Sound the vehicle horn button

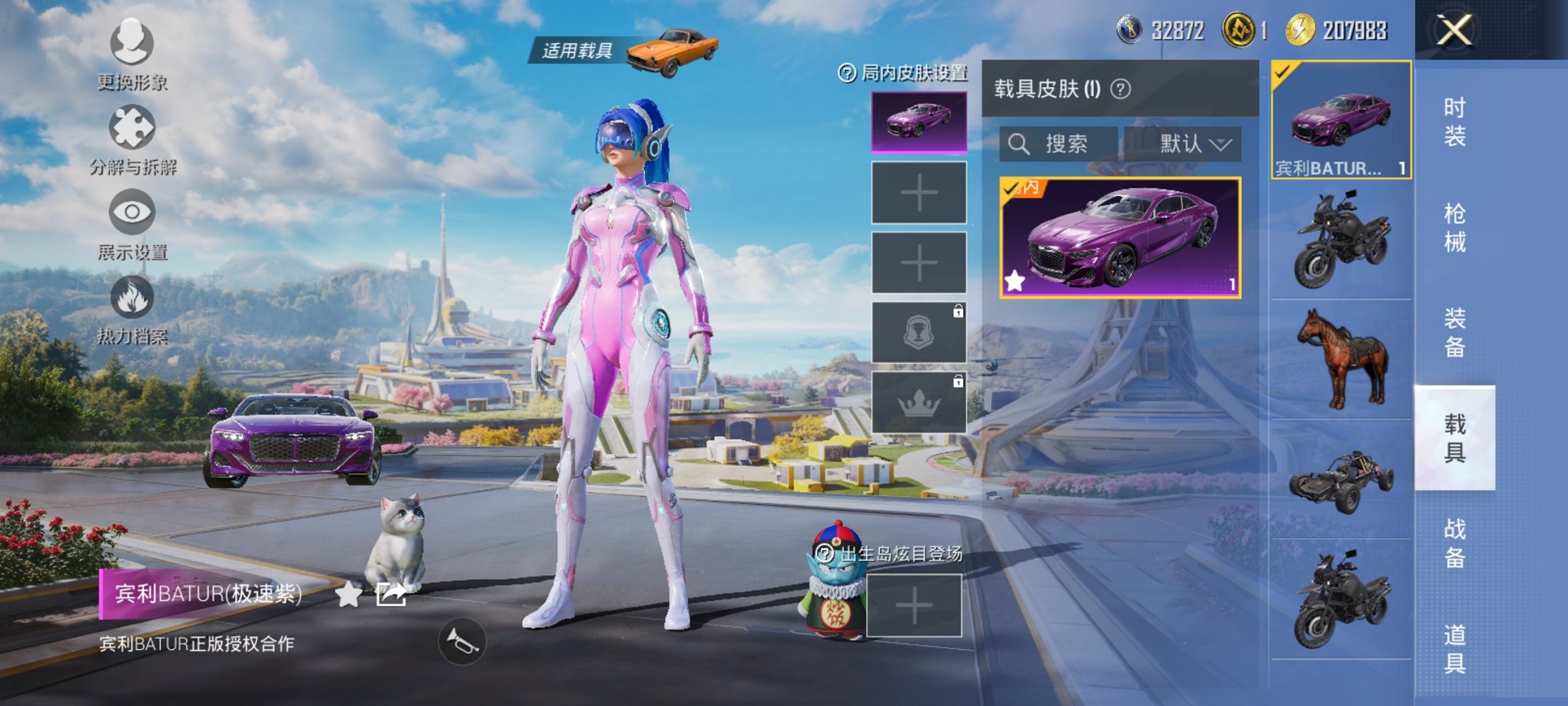pos(462,641)
